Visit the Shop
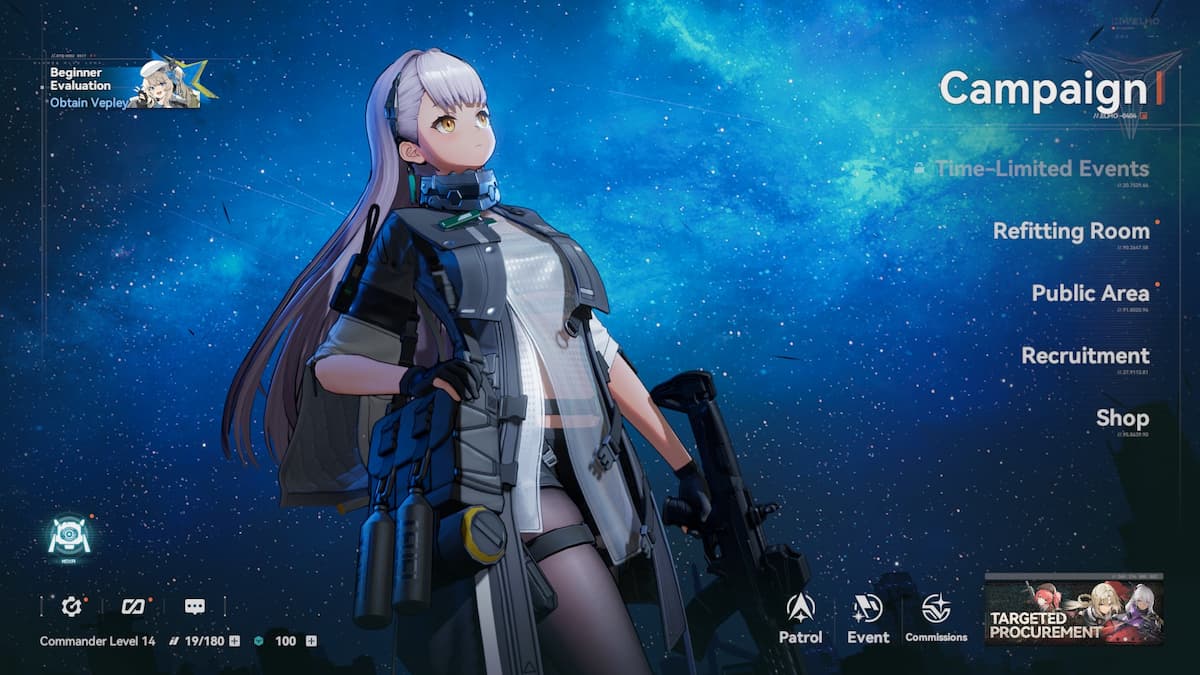 1122,418
